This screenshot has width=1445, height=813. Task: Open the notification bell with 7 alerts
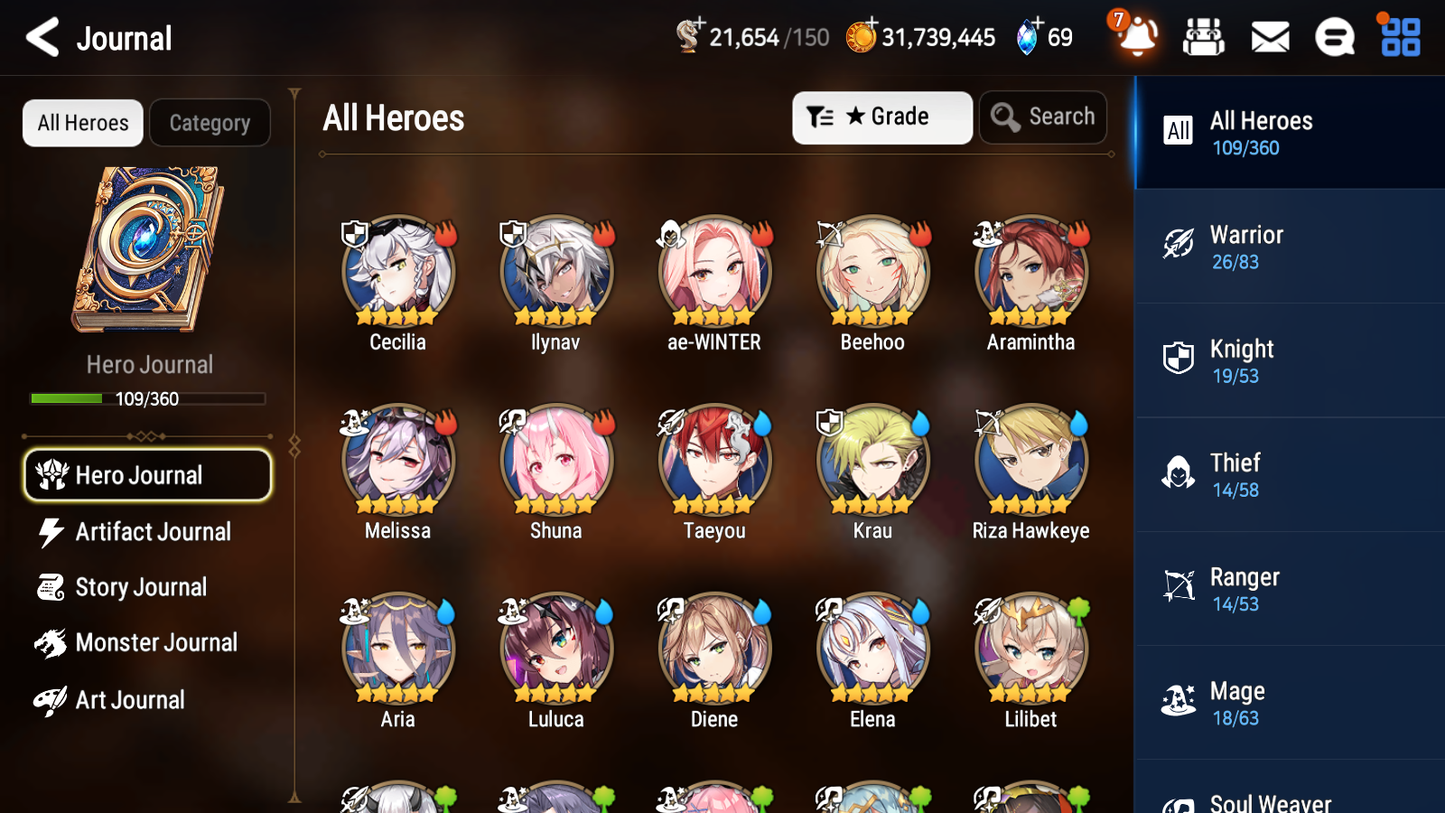click(1135, 36)
